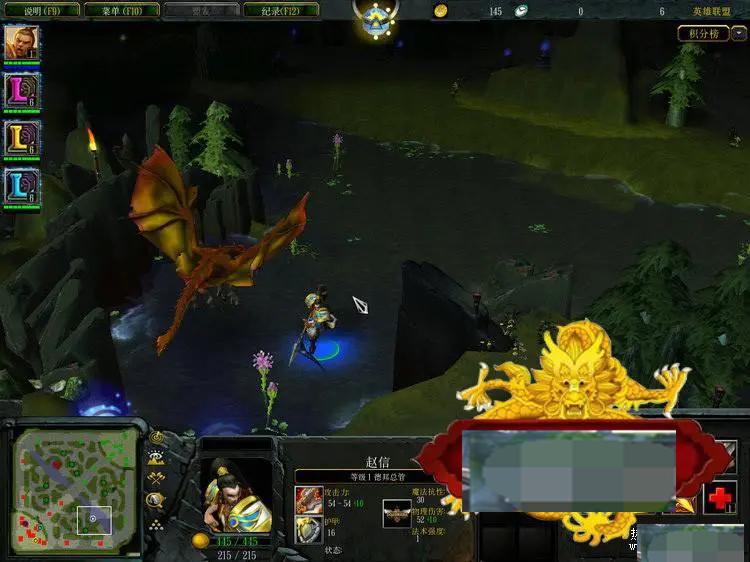This screenshot has height=562, width=750.
Task: Toggle the minimap terrain eye button
Action: pos(157,458)
